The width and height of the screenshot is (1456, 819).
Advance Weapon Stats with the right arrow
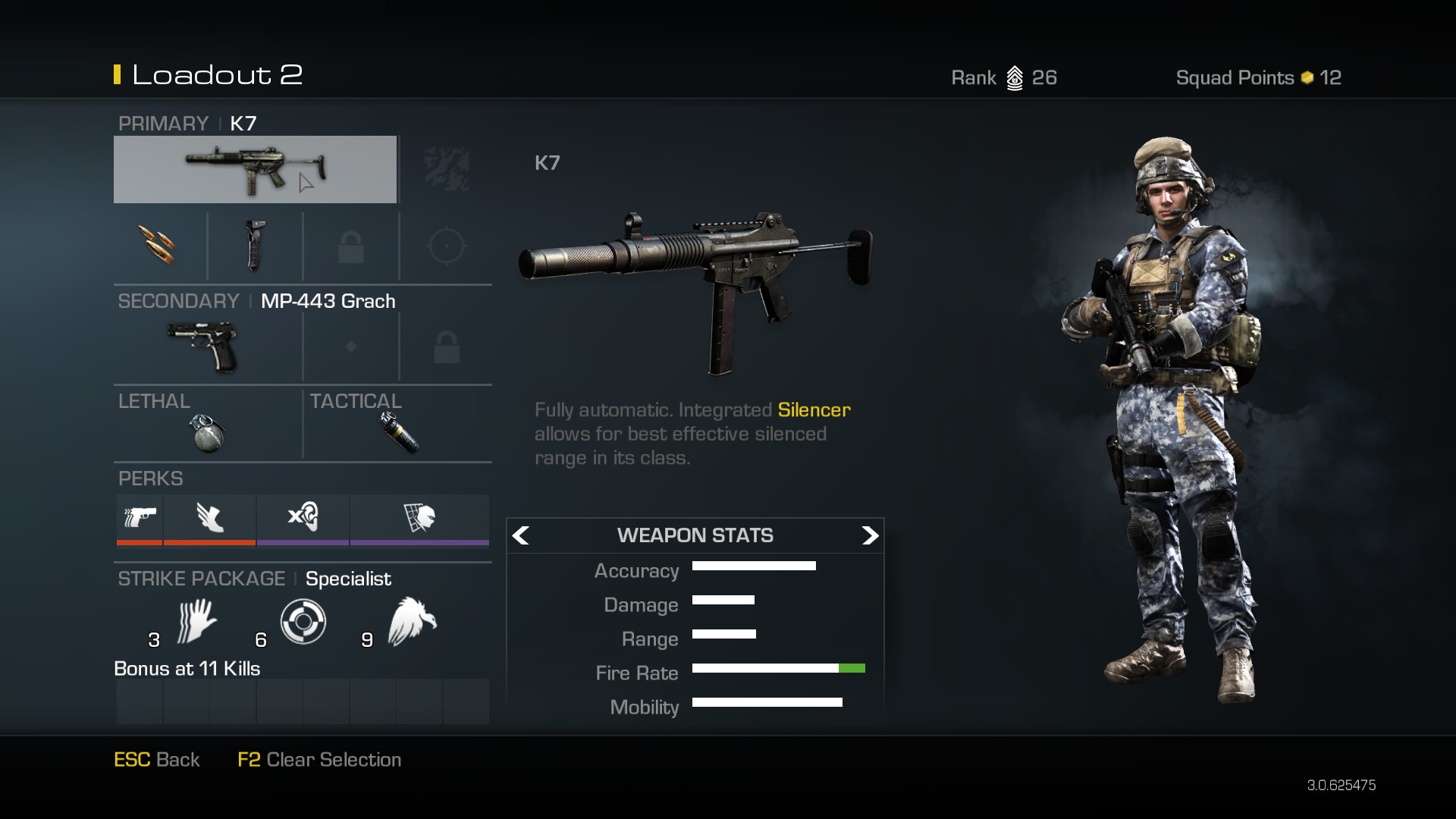[870, 535]
